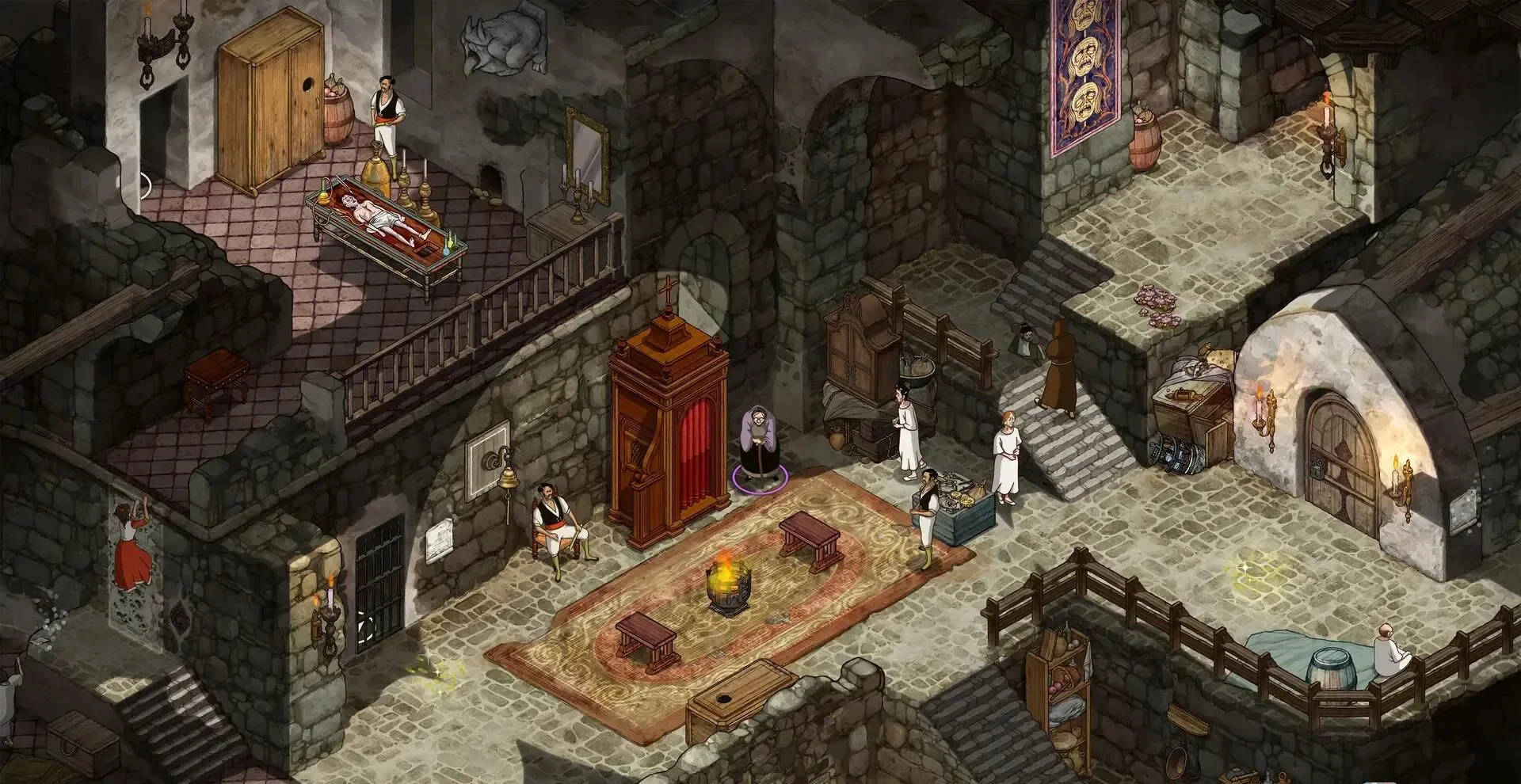Image resolution: width=1521 pixels, height=784 pixels.
Task: Select the old woman with the purple ring
Action: (758, 443)
